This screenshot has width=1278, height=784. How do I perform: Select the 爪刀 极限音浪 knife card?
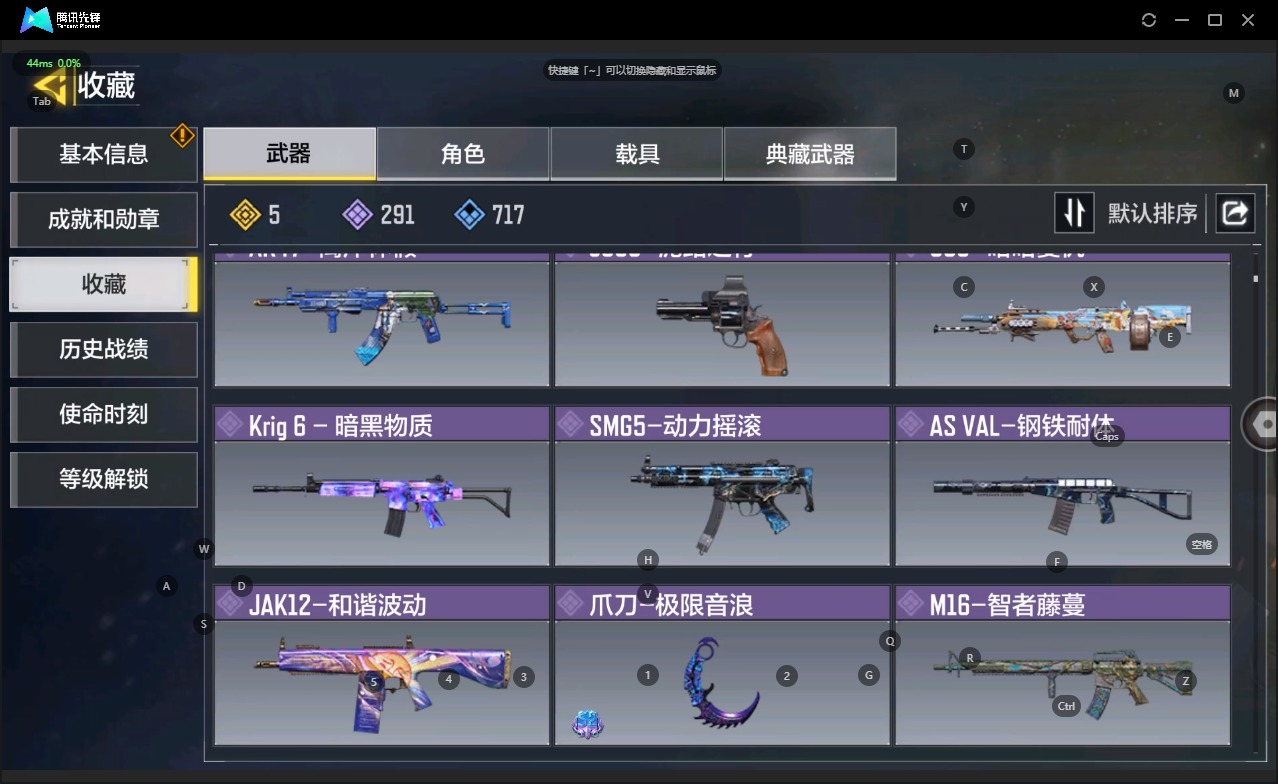pos(721,666)
